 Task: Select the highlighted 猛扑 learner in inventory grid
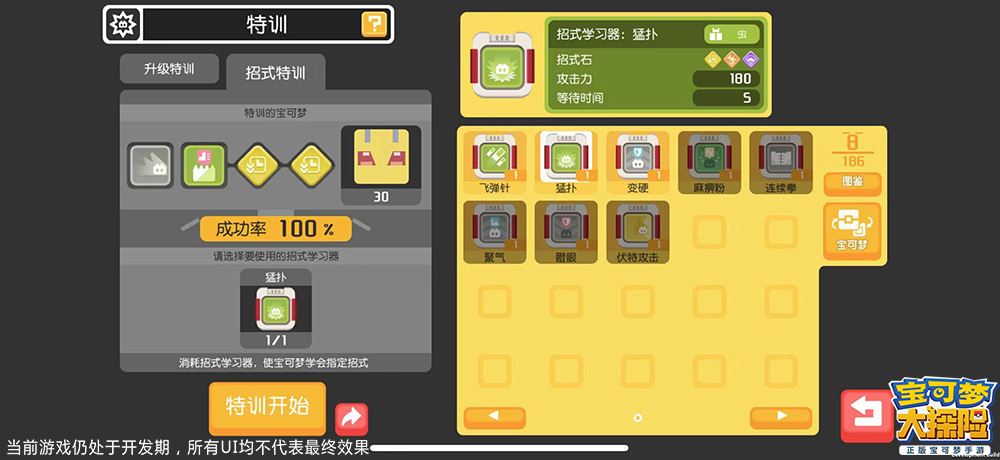click(x=567, y=162)
